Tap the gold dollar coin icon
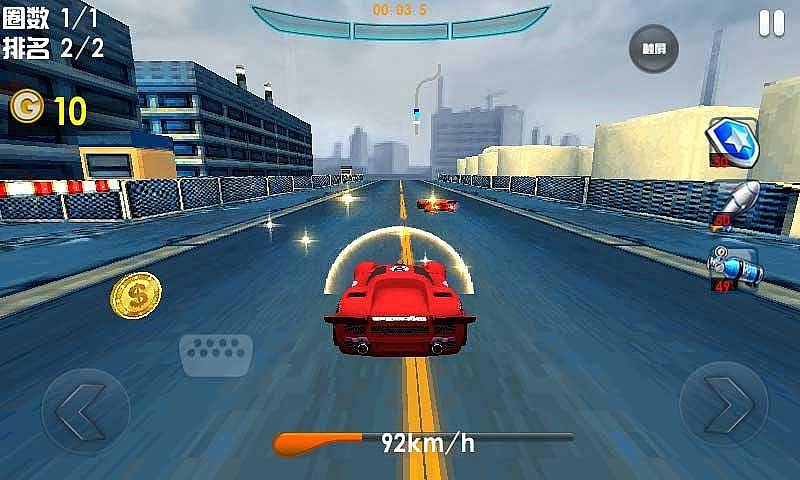Image resolution: width=800 pixels, height=480 pixels. pyautogui.click(x=136, y=296)
